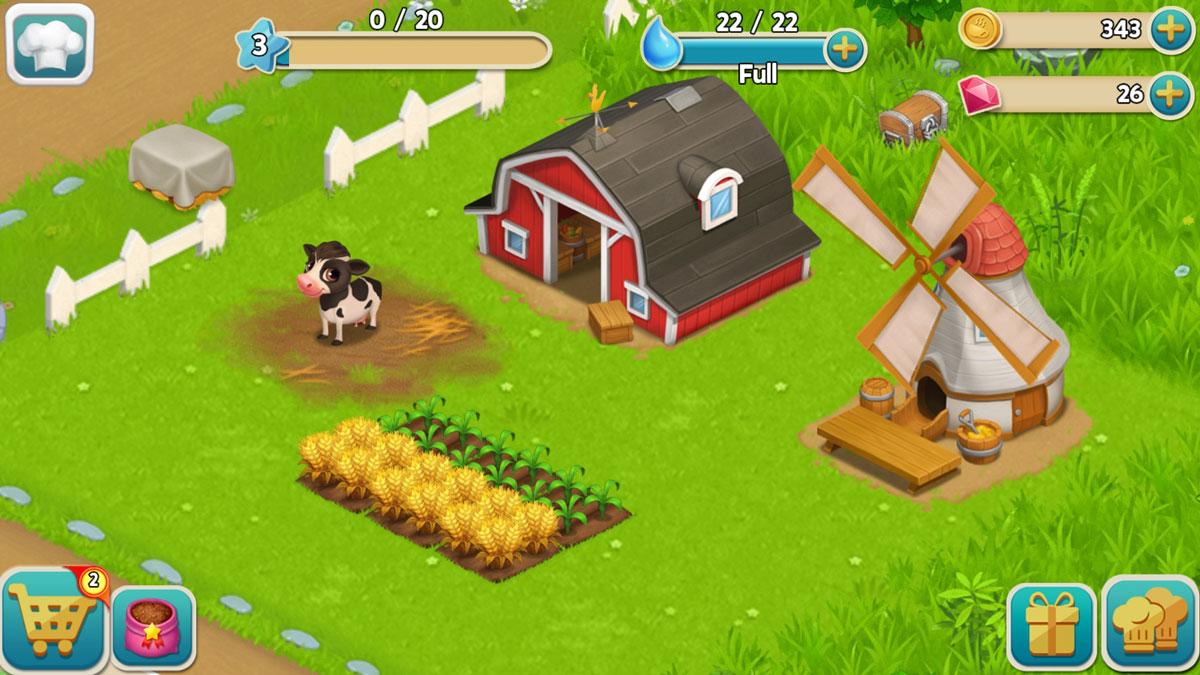Add more ruby gems

(1170, 94)
